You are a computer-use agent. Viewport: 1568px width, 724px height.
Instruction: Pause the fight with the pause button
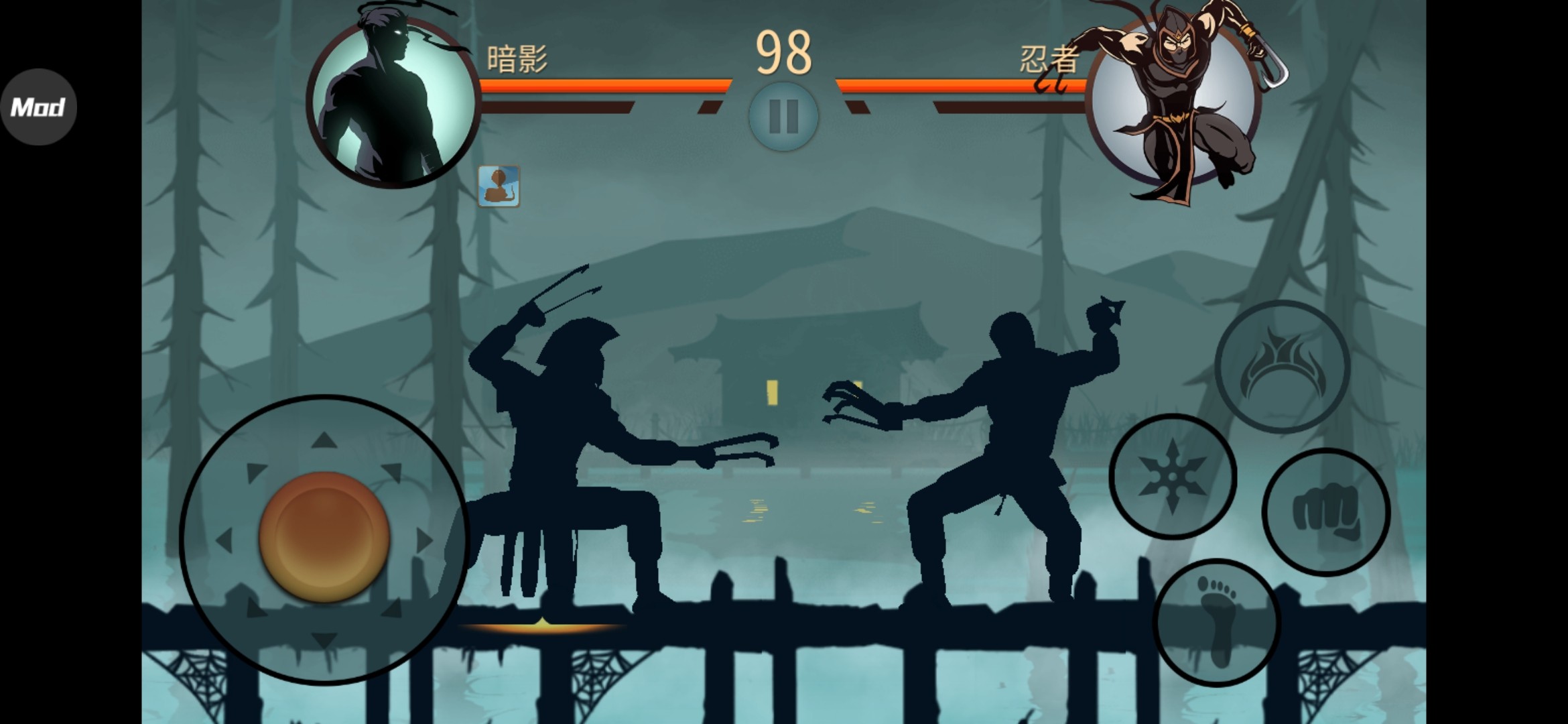coord(783,117)
